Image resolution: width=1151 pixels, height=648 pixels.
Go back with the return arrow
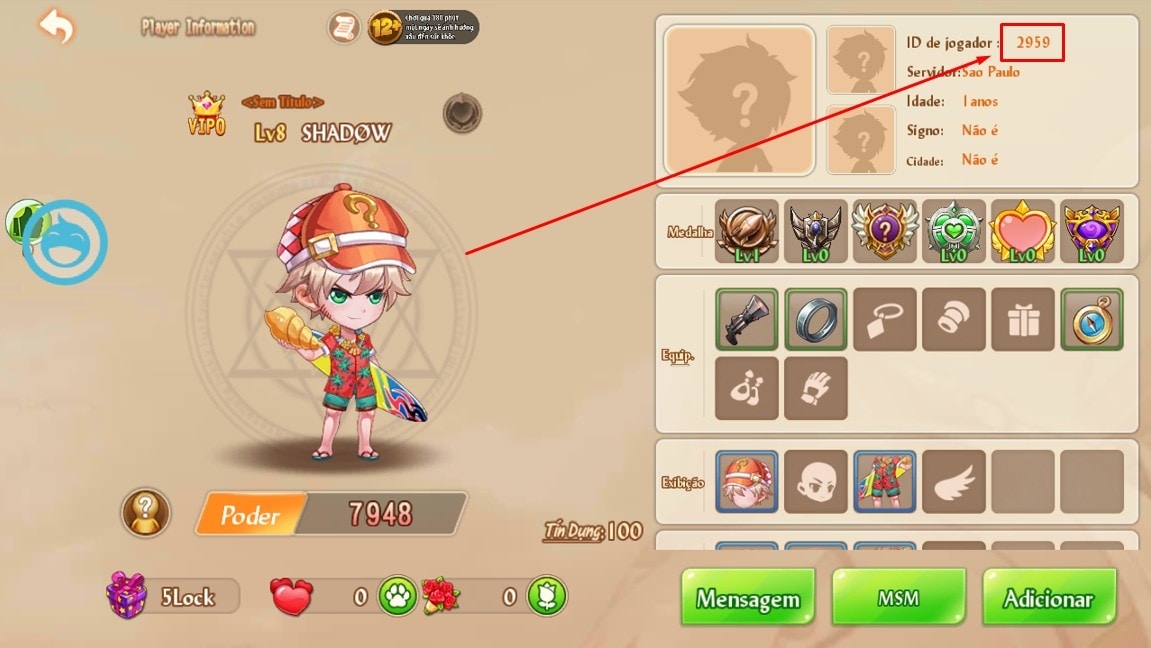click(x=56, y=27)
